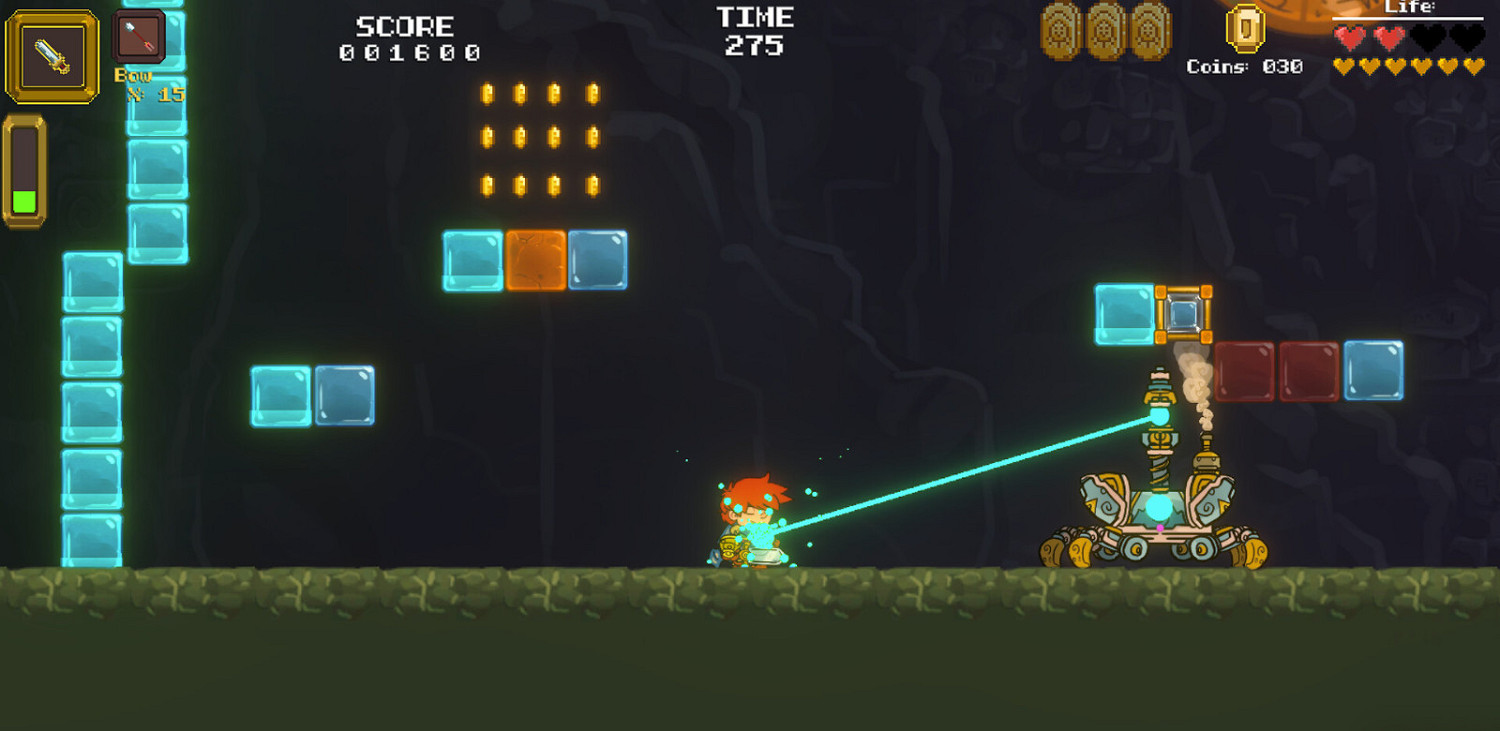Screen dimensions: 1500x731
Task: Click the red-haired player character
Action: [x=753, y=520]
